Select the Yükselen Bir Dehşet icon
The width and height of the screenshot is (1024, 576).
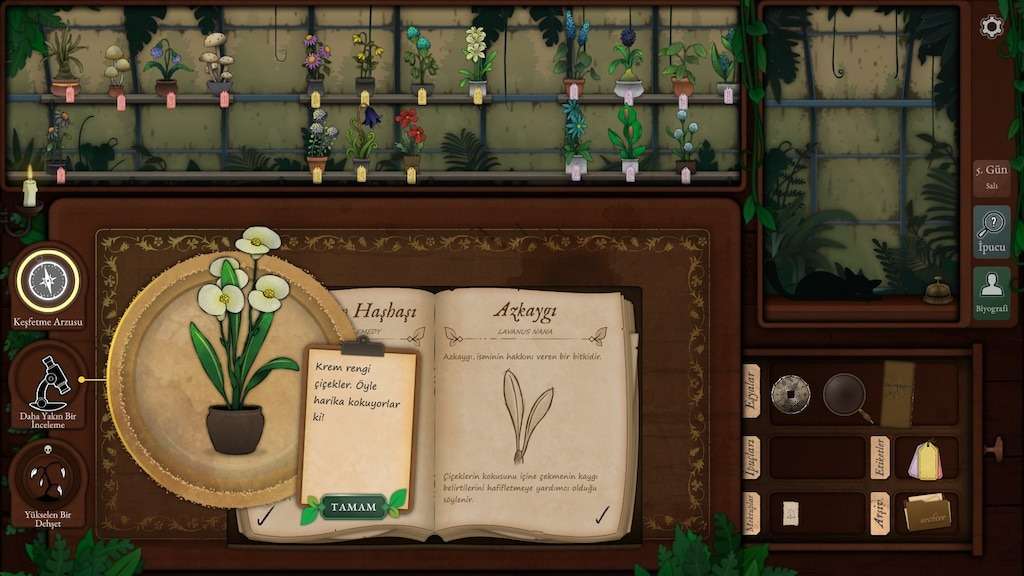47,482
